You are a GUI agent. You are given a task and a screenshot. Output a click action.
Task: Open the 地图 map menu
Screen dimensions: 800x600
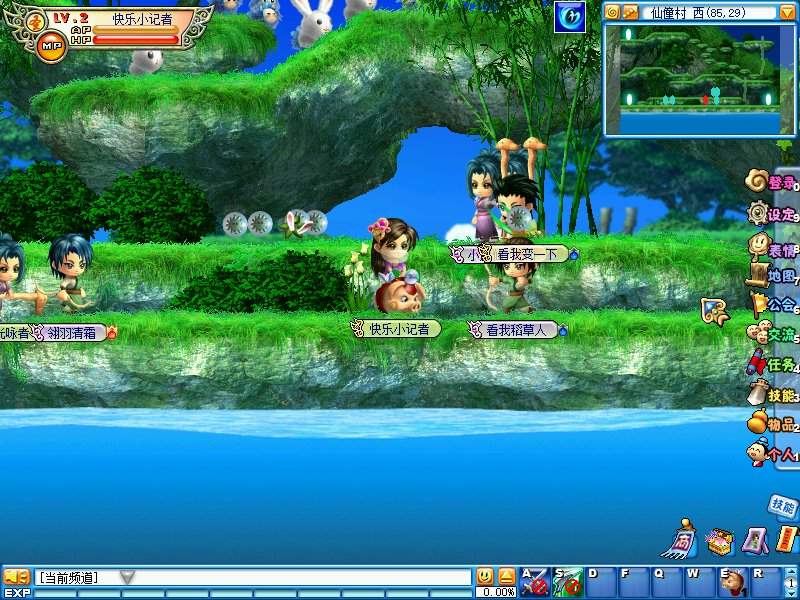774,275
